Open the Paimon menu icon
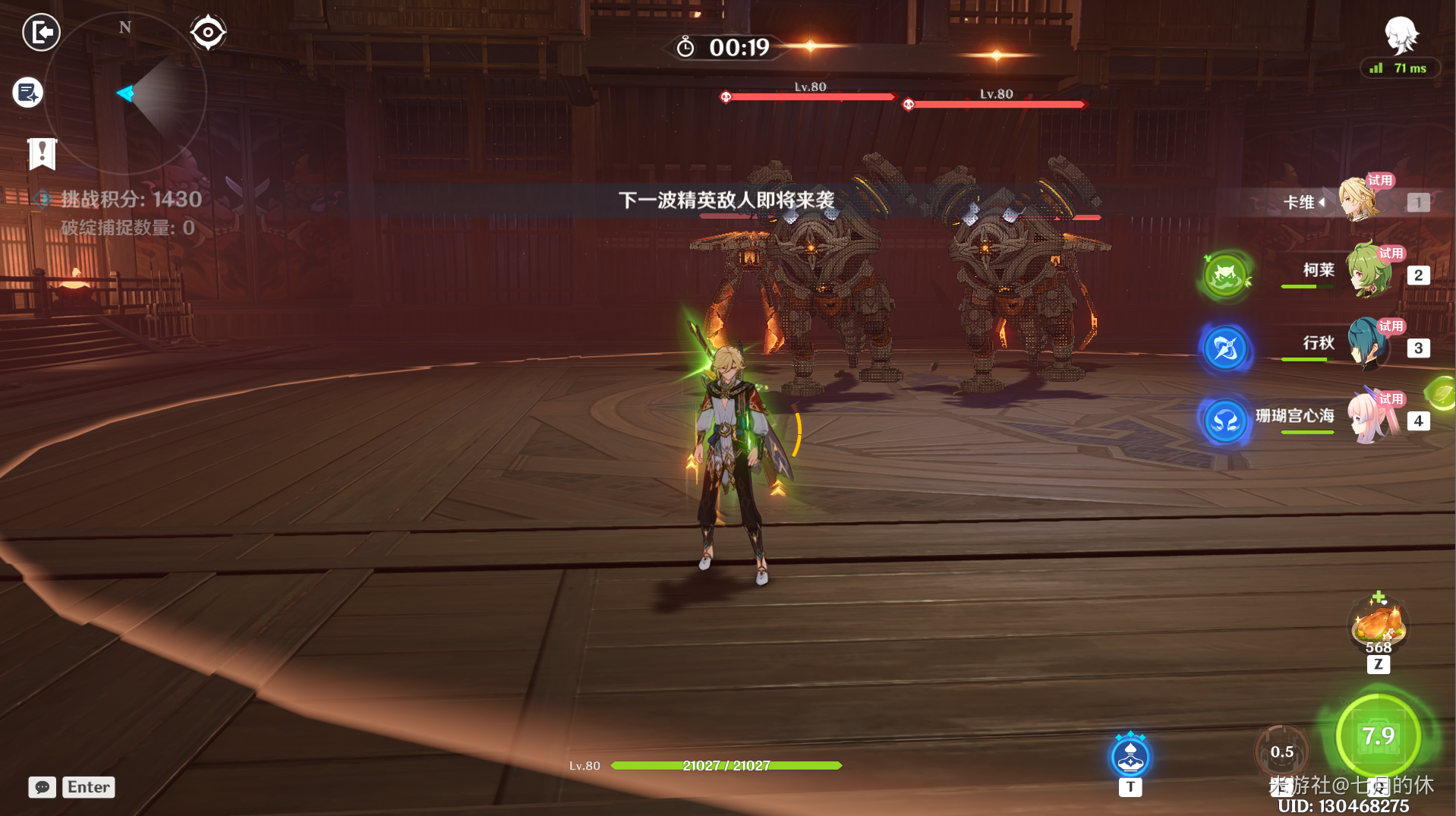This screenshot has width=1456, height=816. tap(1401, 34)
